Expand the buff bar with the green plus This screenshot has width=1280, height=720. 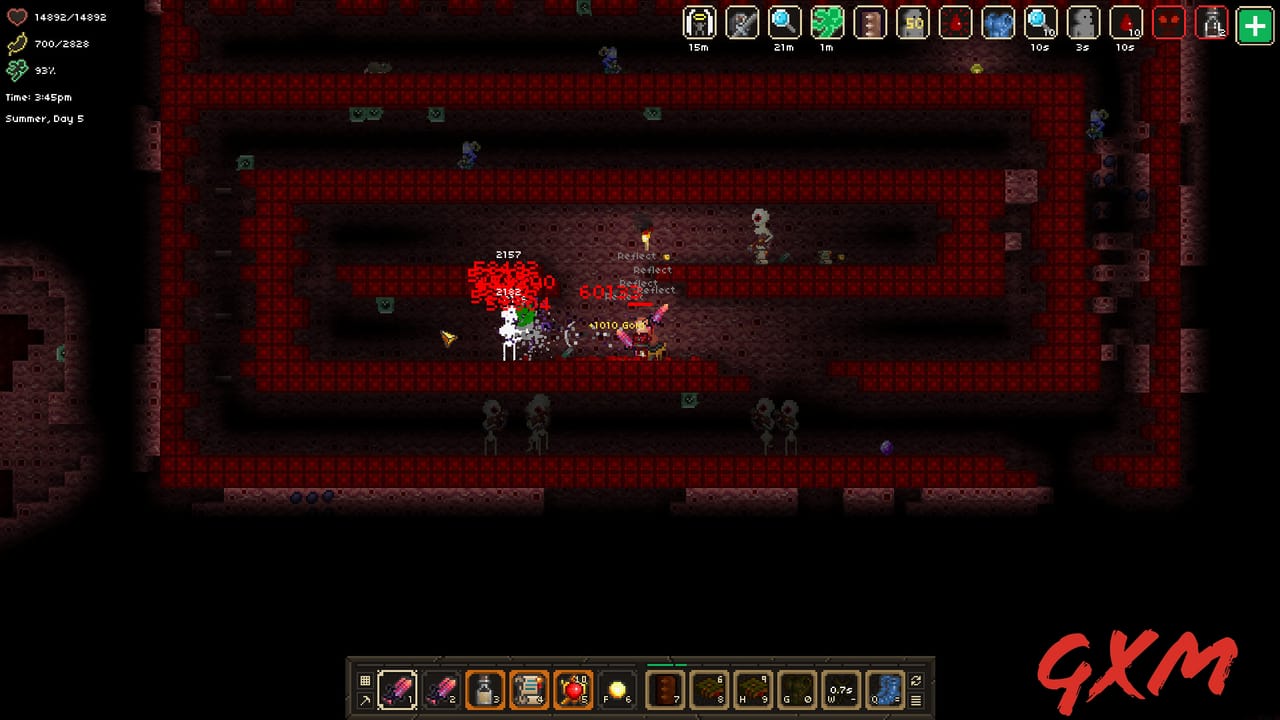(x=1253, y=22)
